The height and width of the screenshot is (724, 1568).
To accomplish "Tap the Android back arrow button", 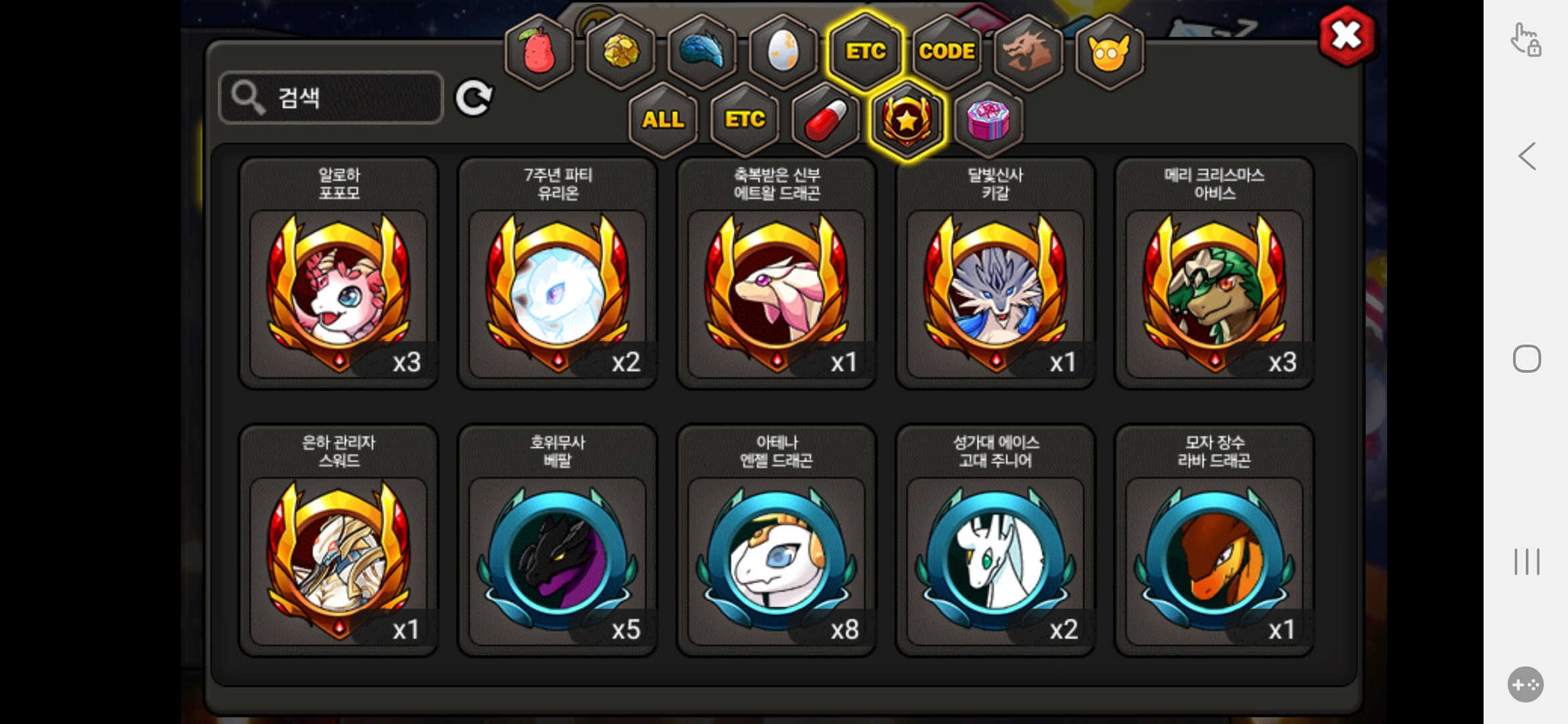I will point(1527,157).
